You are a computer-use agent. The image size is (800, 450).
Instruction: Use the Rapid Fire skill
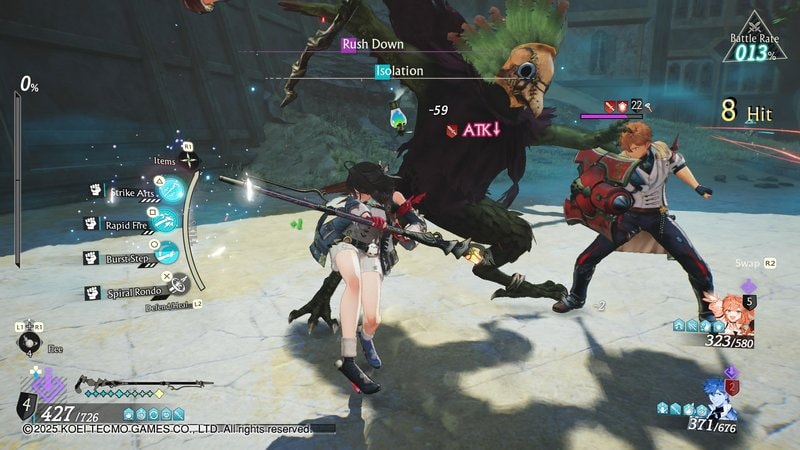tap(167, 222)
